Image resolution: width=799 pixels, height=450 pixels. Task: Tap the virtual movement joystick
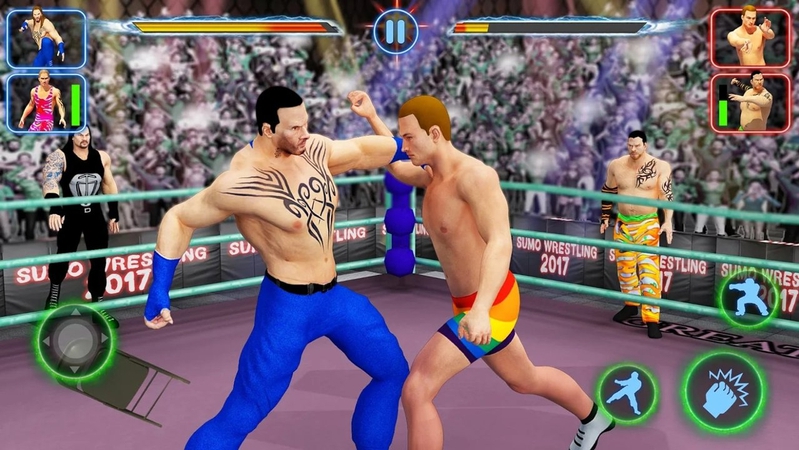coord(75,342)
